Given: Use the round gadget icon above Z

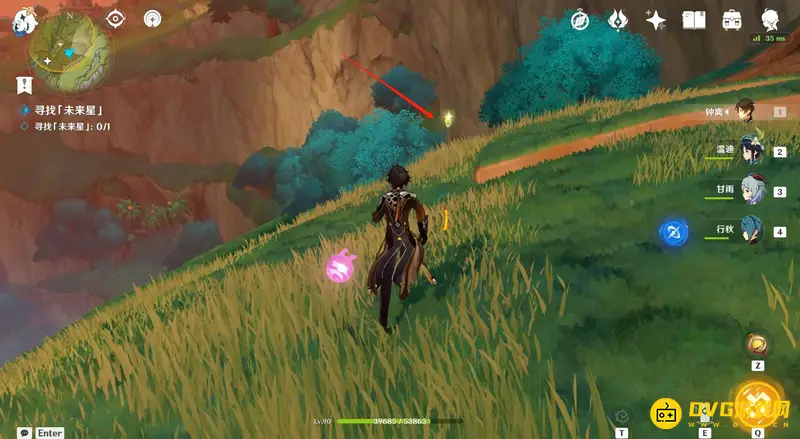Looking at the screenshot, I should click(758, 345).
